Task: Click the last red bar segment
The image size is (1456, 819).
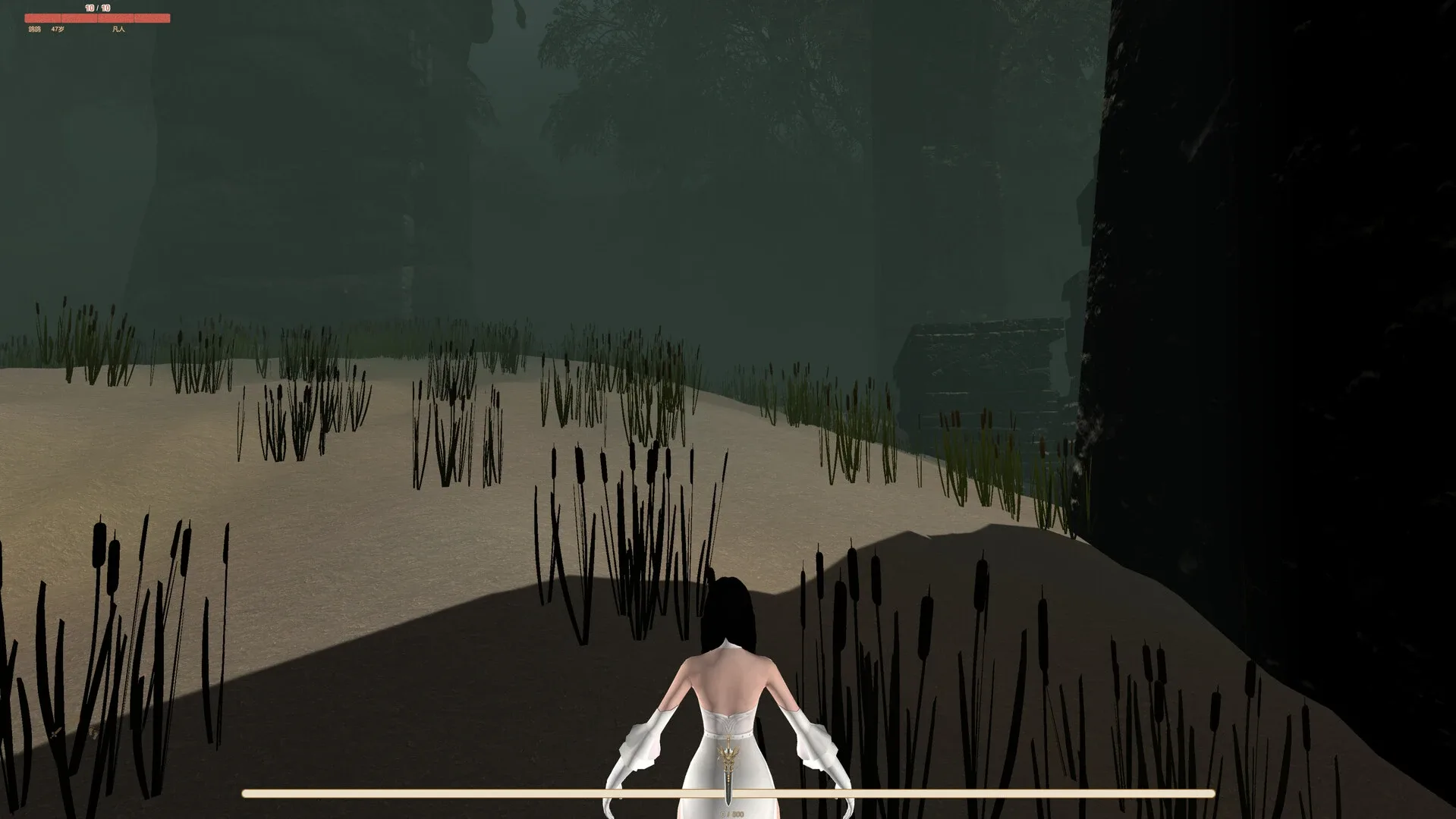Action: click(x=152, y=17)
